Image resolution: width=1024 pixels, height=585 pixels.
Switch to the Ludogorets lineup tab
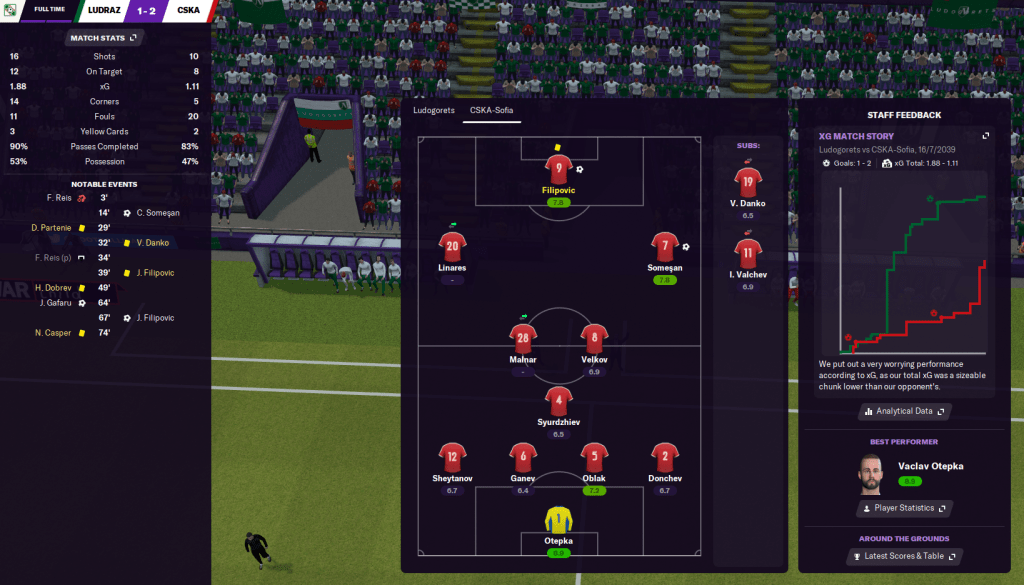[434, 110]
